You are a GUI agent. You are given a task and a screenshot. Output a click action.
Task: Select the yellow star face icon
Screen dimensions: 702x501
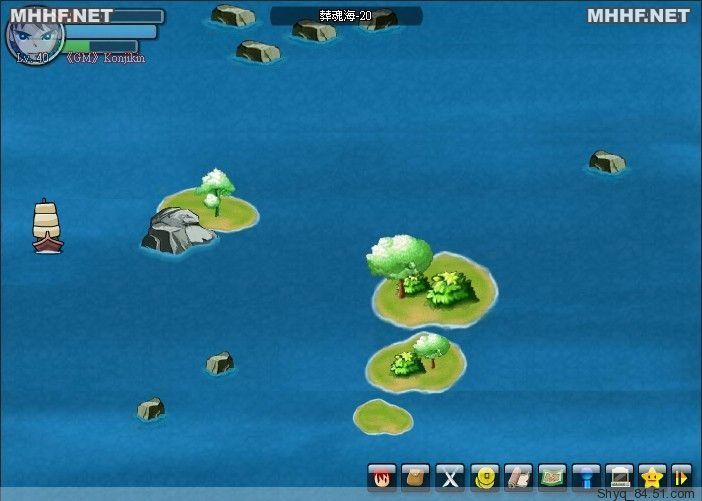(653, 476)
